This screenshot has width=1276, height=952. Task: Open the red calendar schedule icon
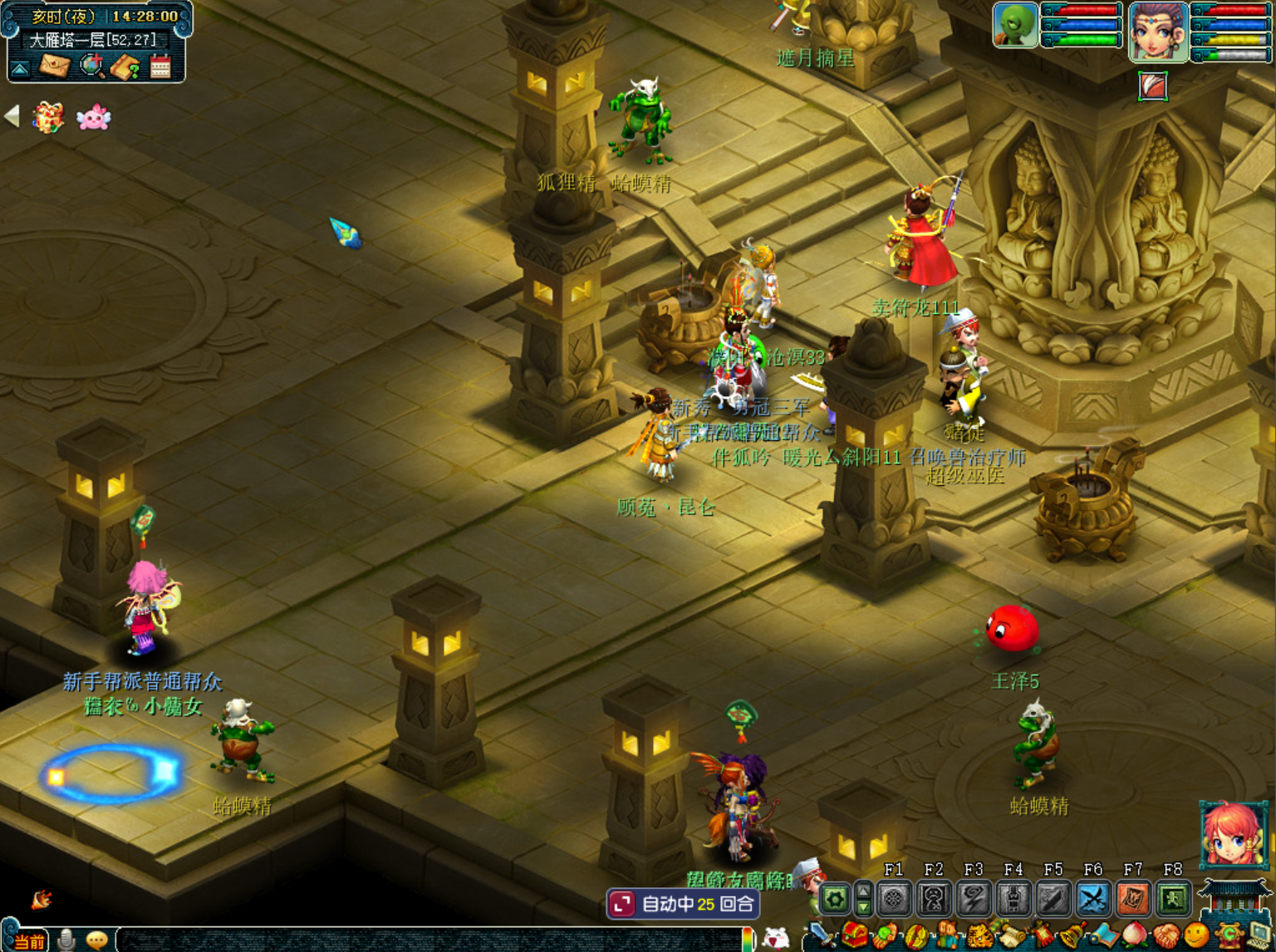coord(160,66)
